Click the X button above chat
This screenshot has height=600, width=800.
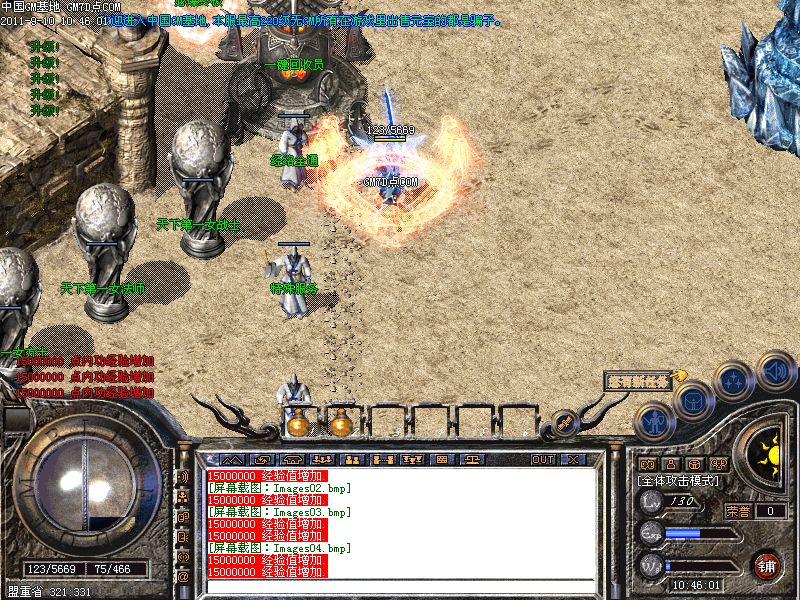(x=572, y=459)
